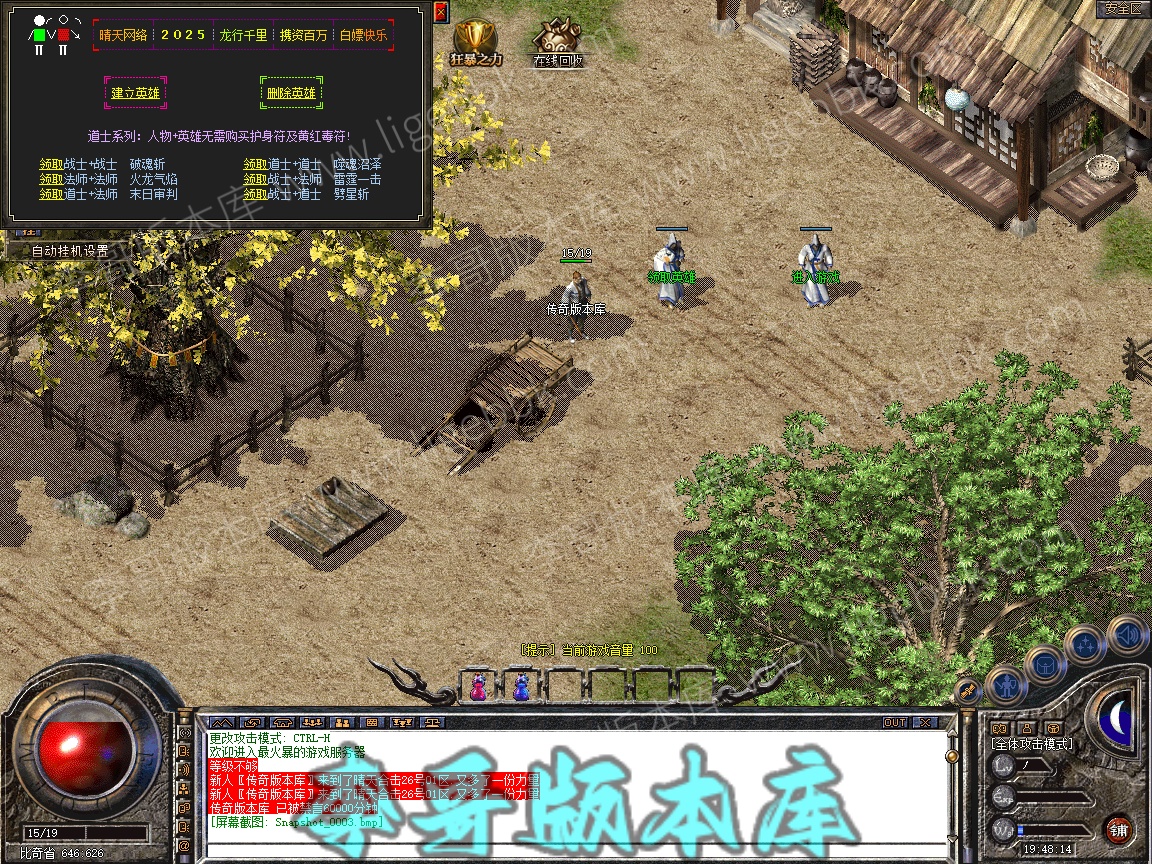Image resolution: width=1152 pixels, height=864 pixels.
Task: Claim the 战士+法师 雷霆一击 combo
Action: click(x=255, y=179)
